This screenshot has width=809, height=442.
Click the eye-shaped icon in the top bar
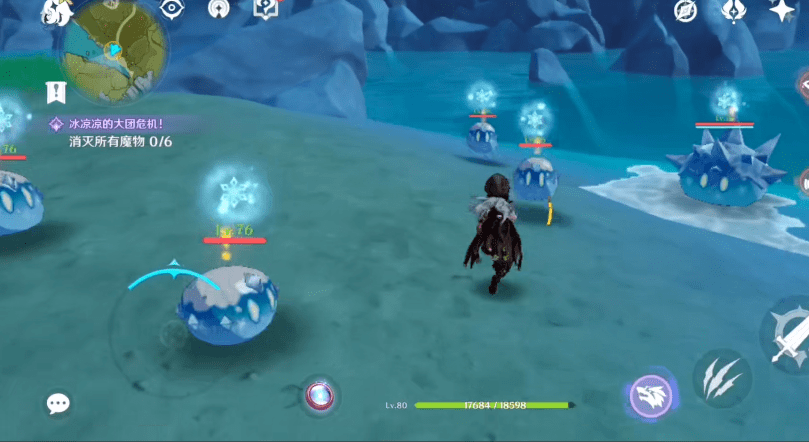click(173, 8)
